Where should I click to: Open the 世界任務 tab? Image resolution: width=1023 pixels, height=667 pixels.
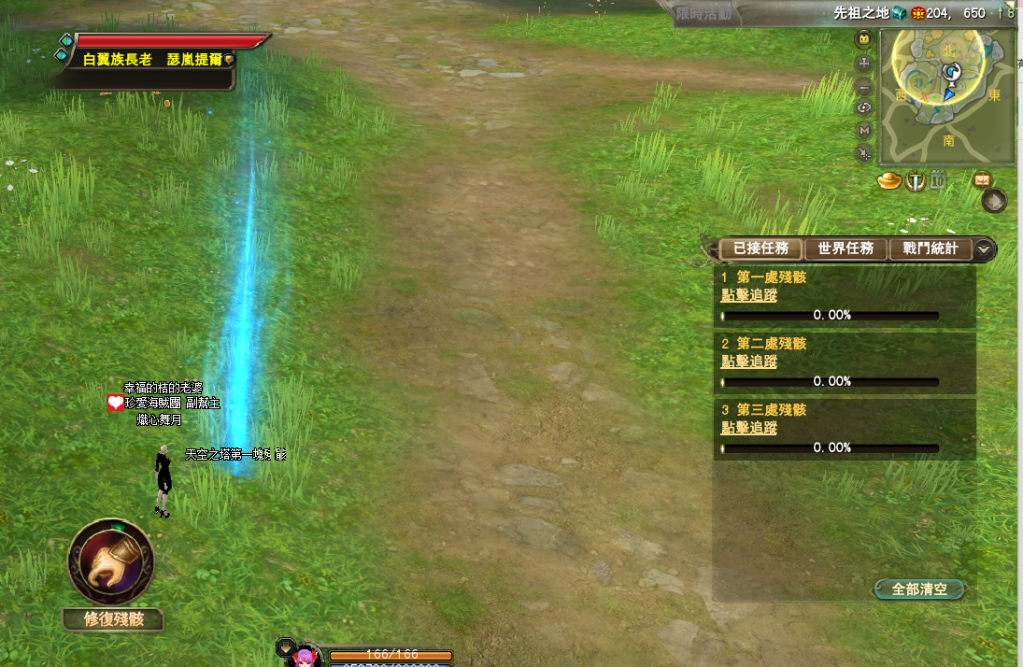click(x=845, y=249)
